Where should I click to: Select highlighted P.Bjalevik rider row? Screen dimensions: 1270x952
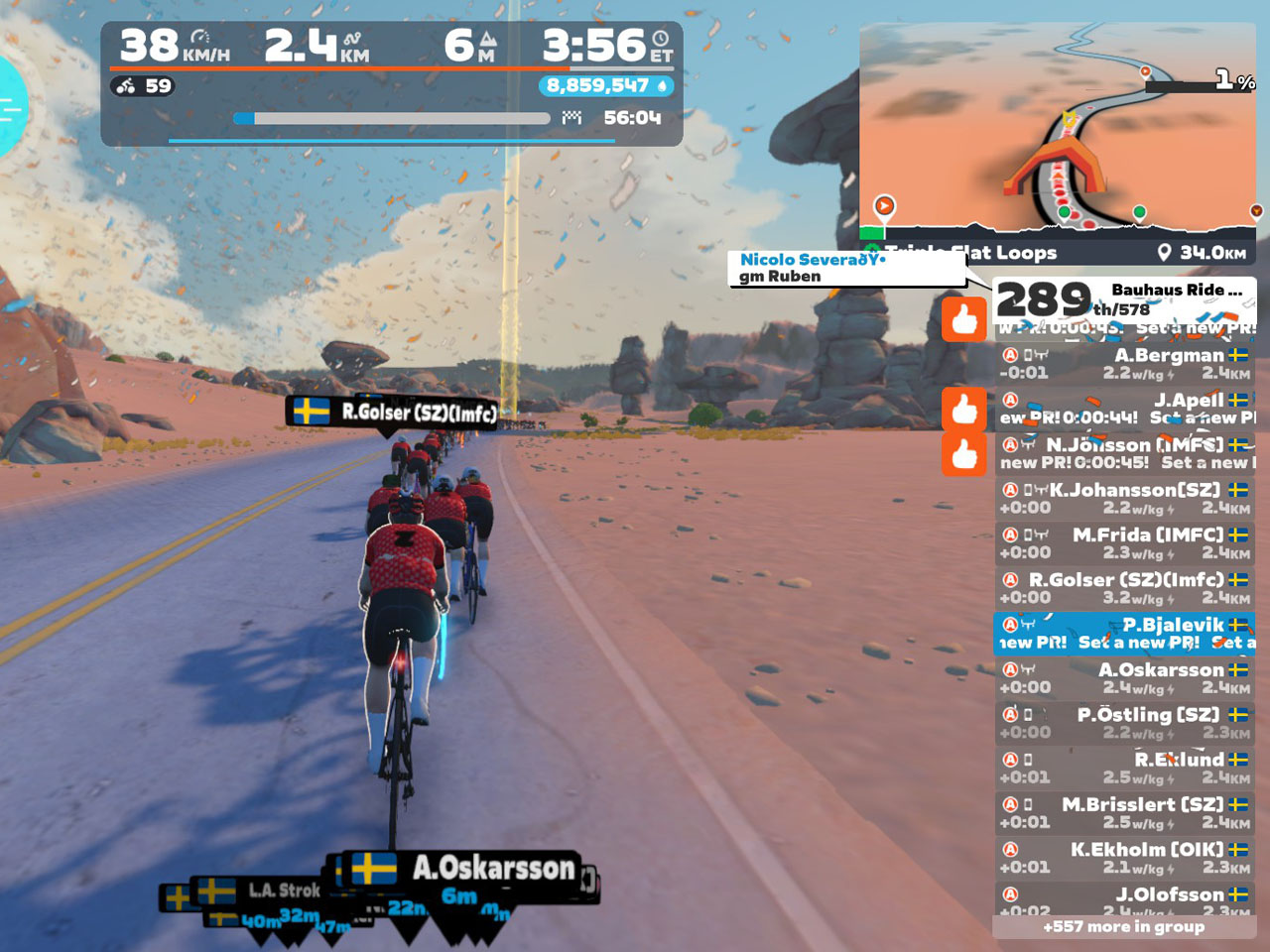point(1124,634)
